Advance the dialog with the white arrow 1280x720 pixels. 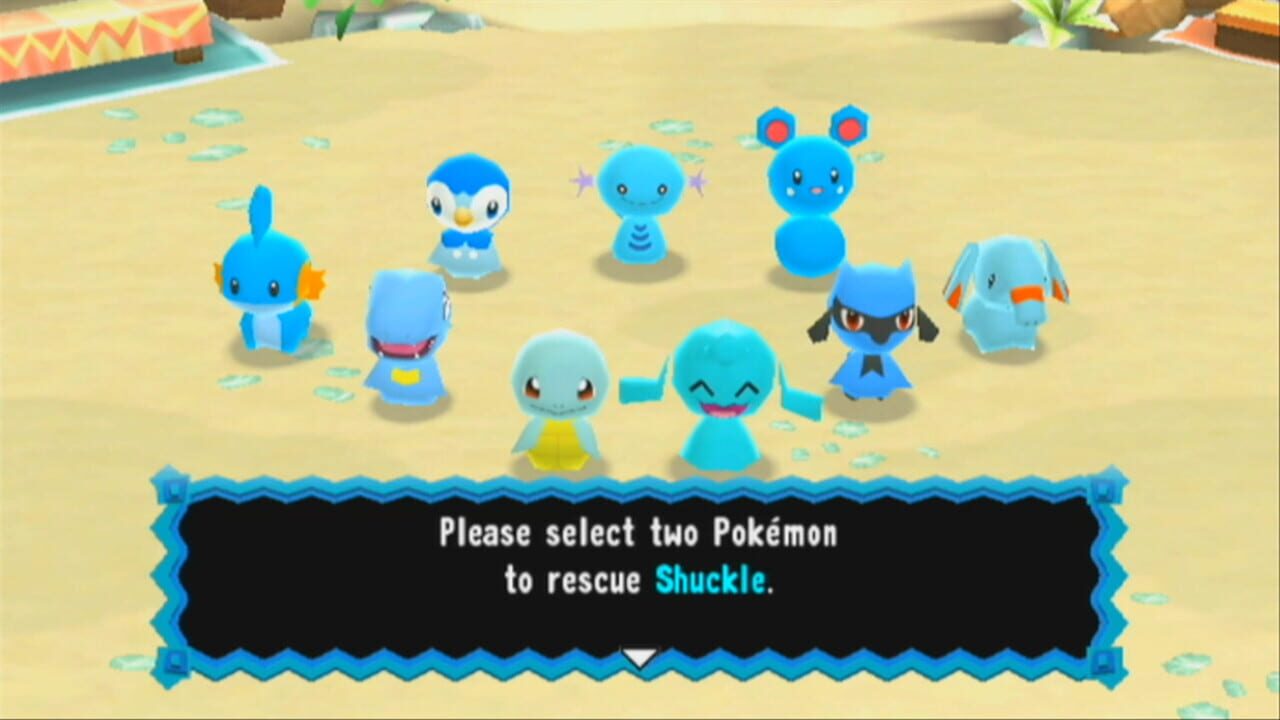coord(640,658)
